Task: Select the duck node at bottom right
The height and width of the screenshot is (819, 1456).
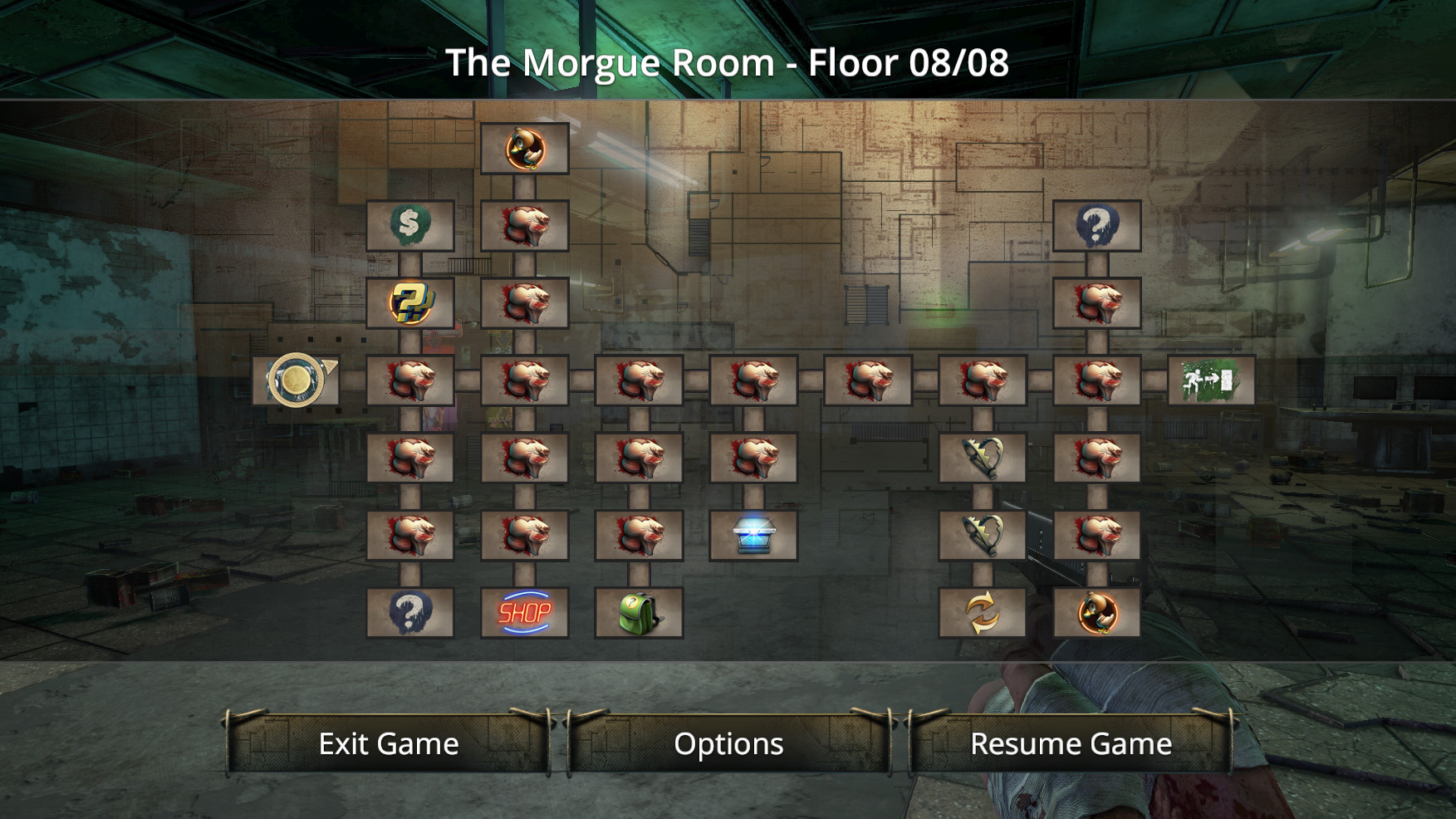Action: [1096, 615]
